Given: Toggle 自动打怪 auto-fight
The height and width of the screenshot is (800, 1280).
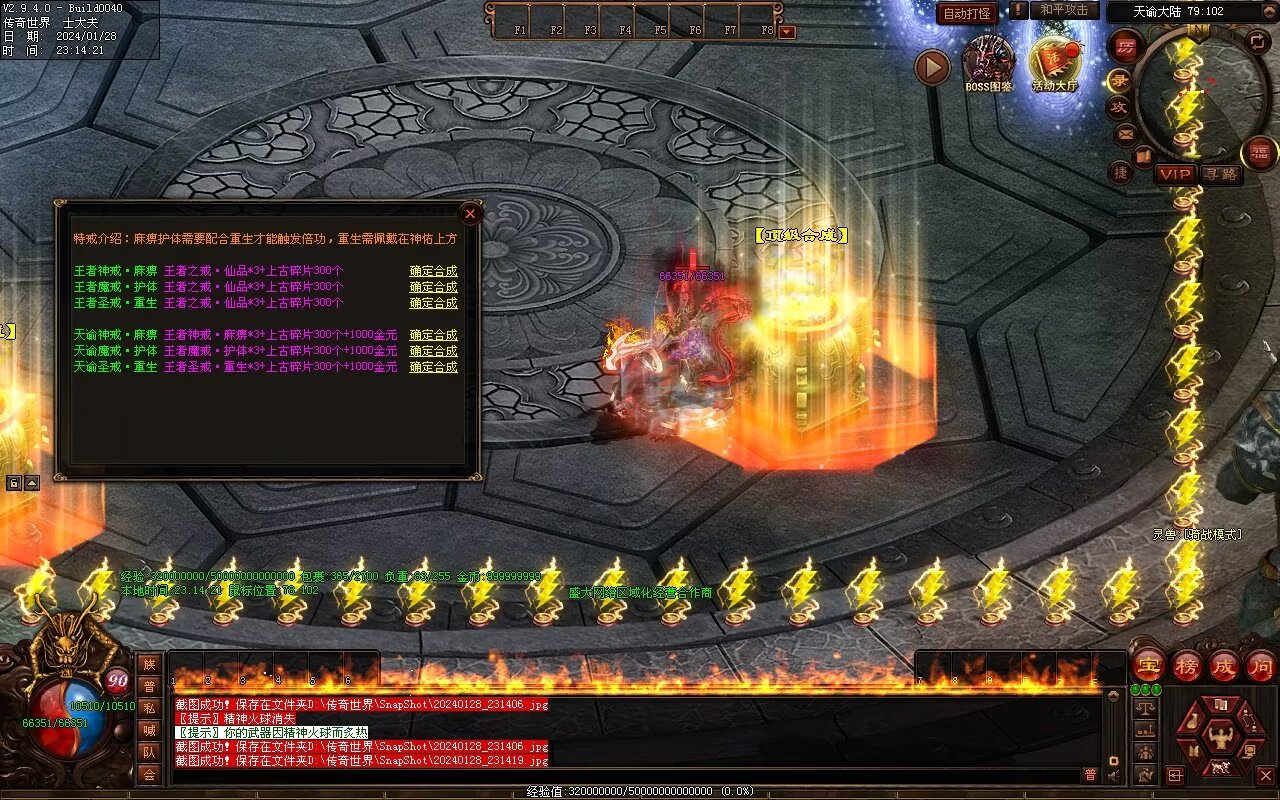Looking at the screenshot, I should pyautogui.click(x=967, y=13).
